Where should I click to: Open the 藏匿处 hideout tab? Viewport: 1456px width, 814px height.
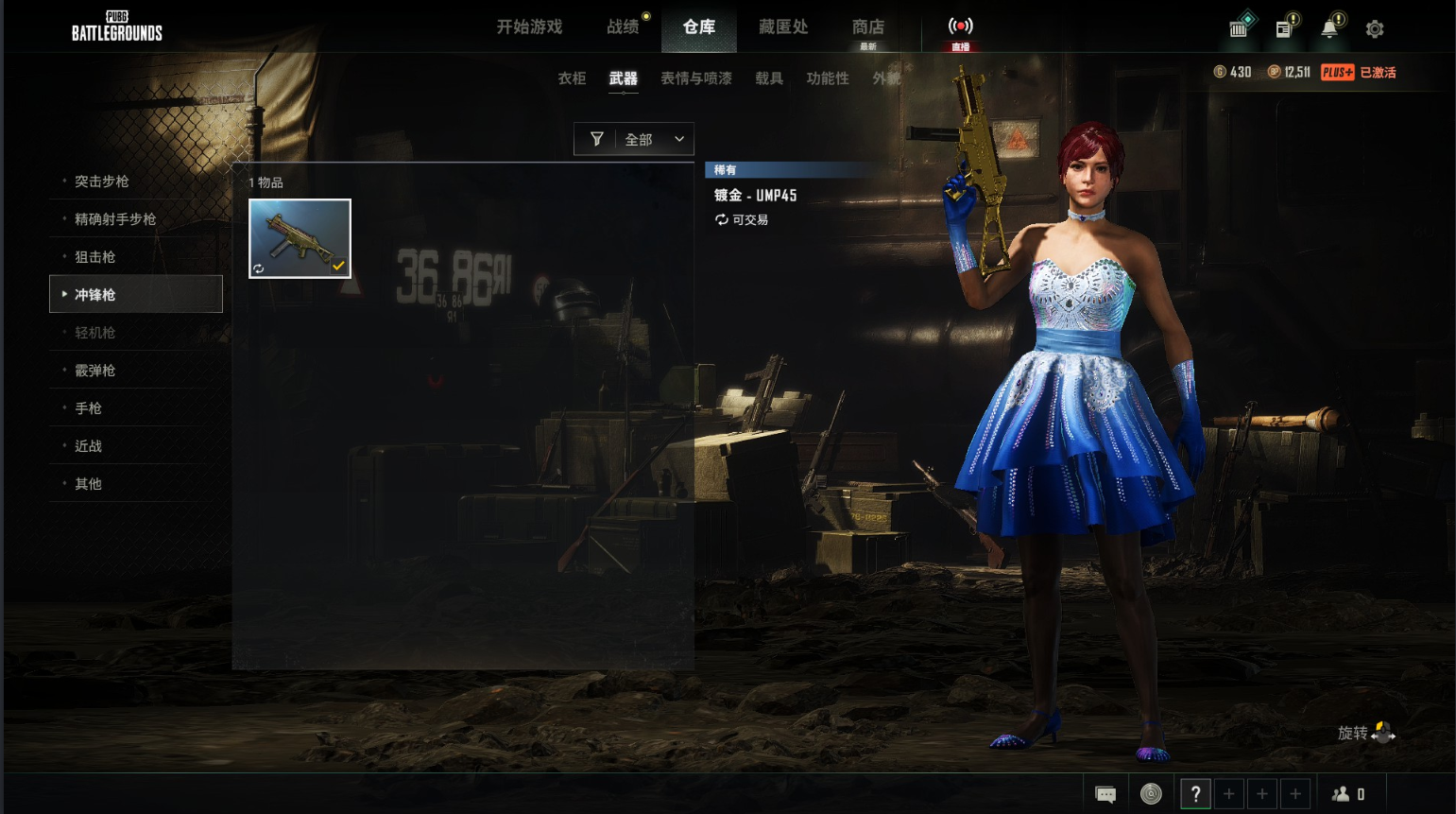tap(783, 27)
